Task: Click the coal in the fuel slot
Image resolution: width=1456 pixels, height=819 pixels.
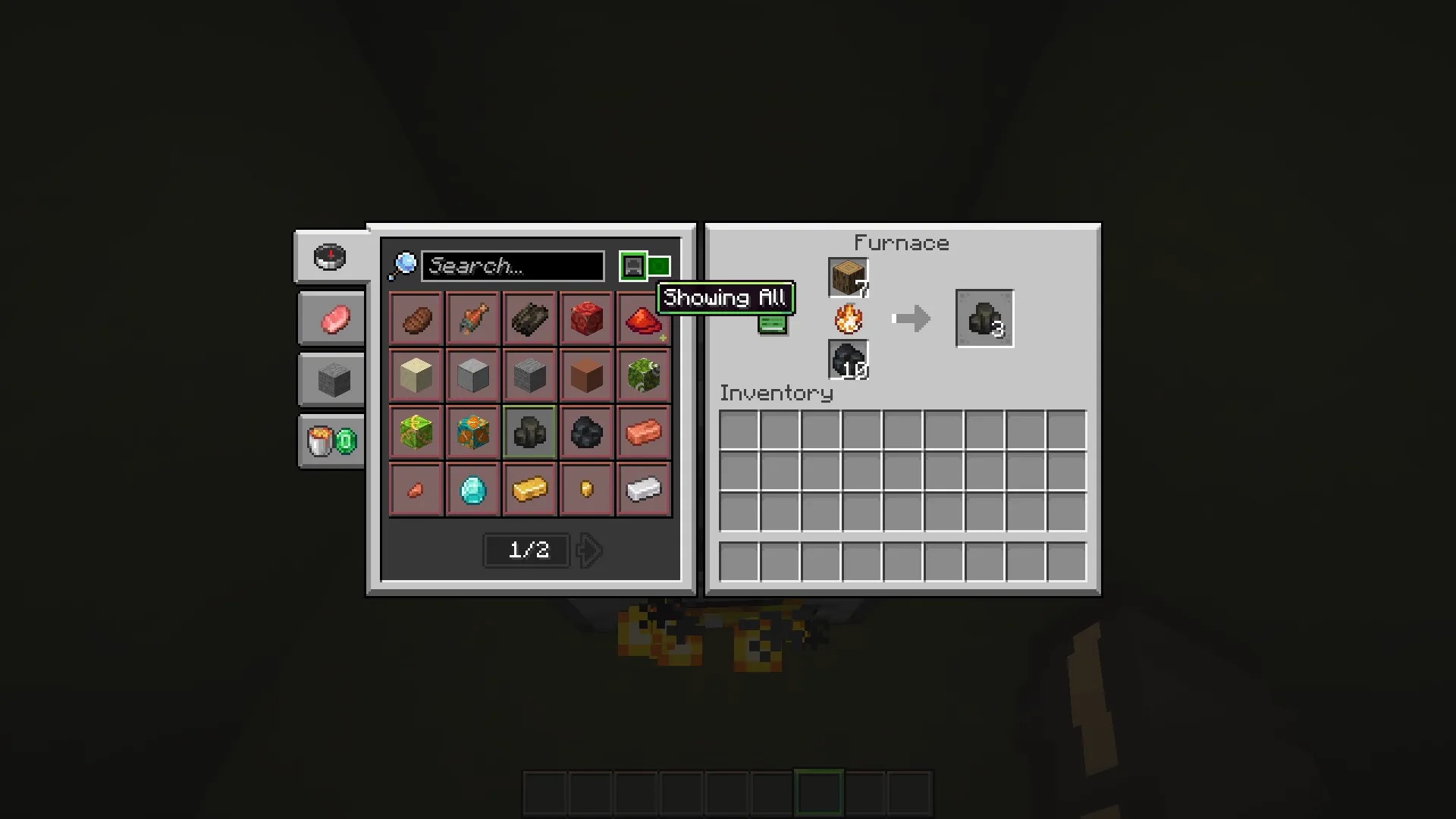Action: point(847,359)
